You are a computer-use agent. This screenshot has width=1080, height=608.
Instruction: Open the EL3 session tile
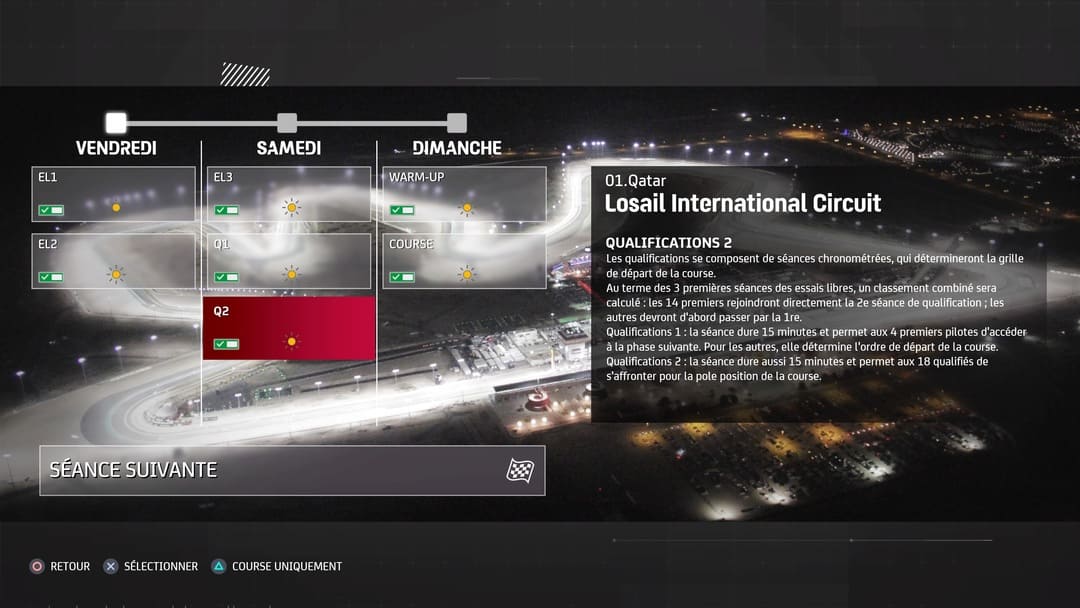[289, 193]
